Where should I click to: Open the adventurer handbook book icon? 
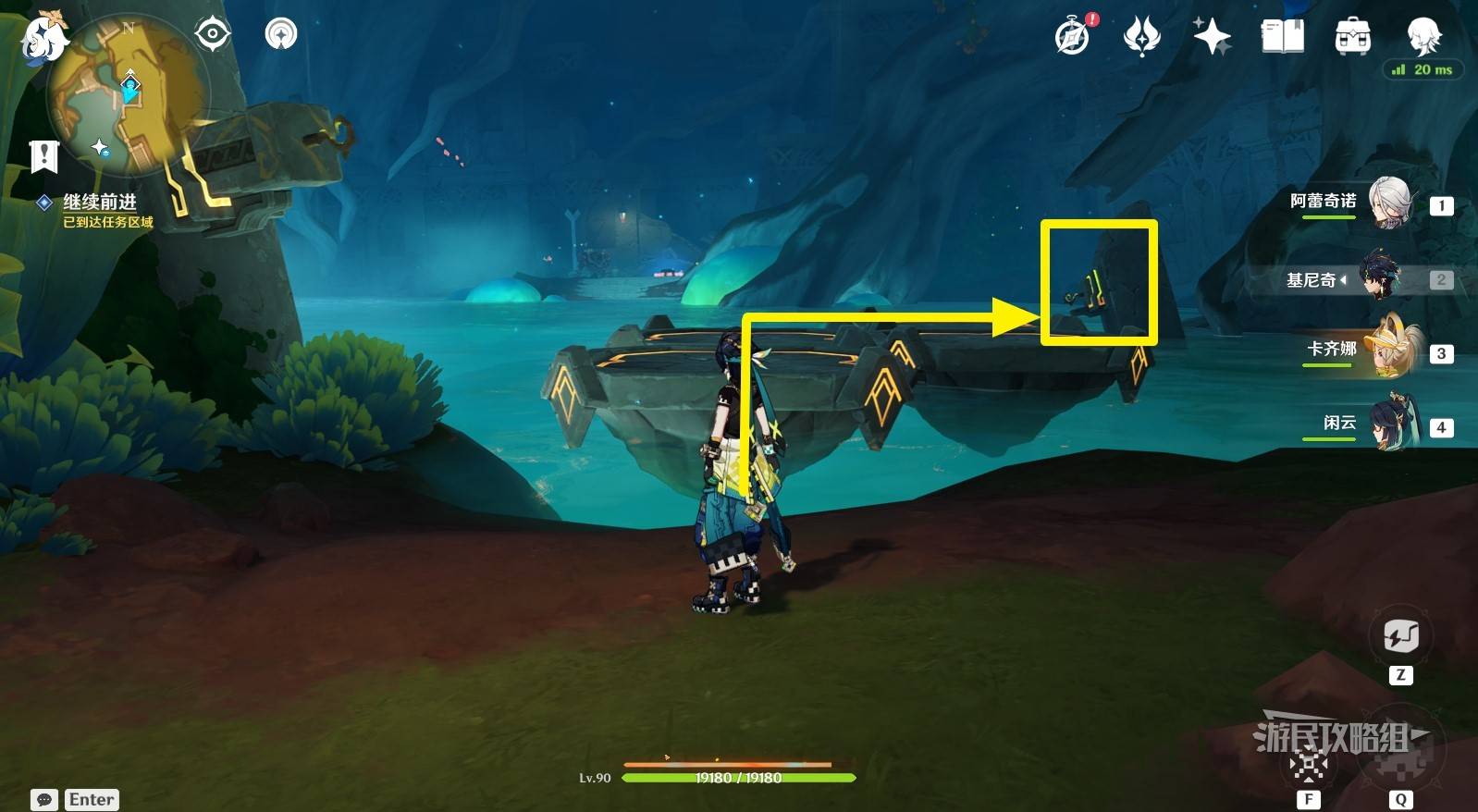1283,37
